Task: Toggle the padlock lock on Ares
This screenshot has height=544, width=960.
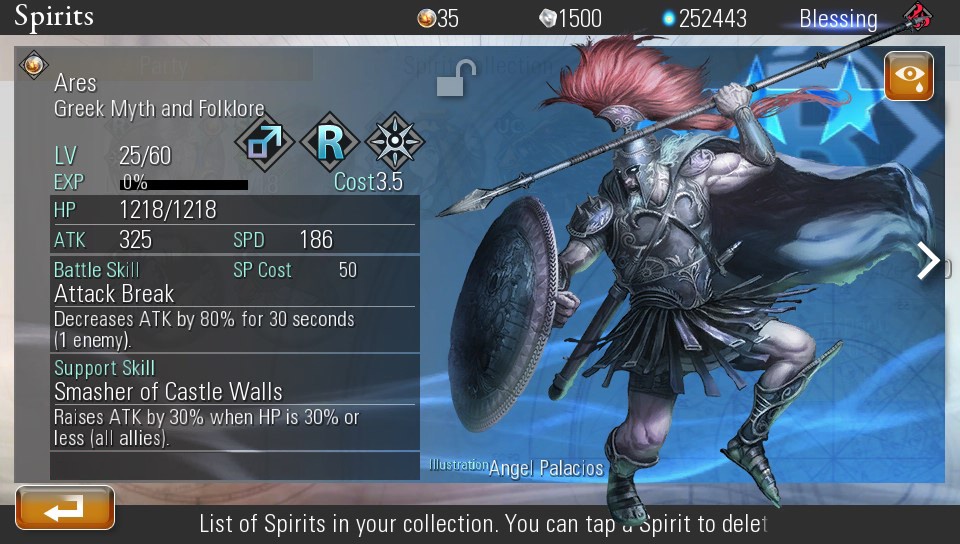Action: (456, 79)
